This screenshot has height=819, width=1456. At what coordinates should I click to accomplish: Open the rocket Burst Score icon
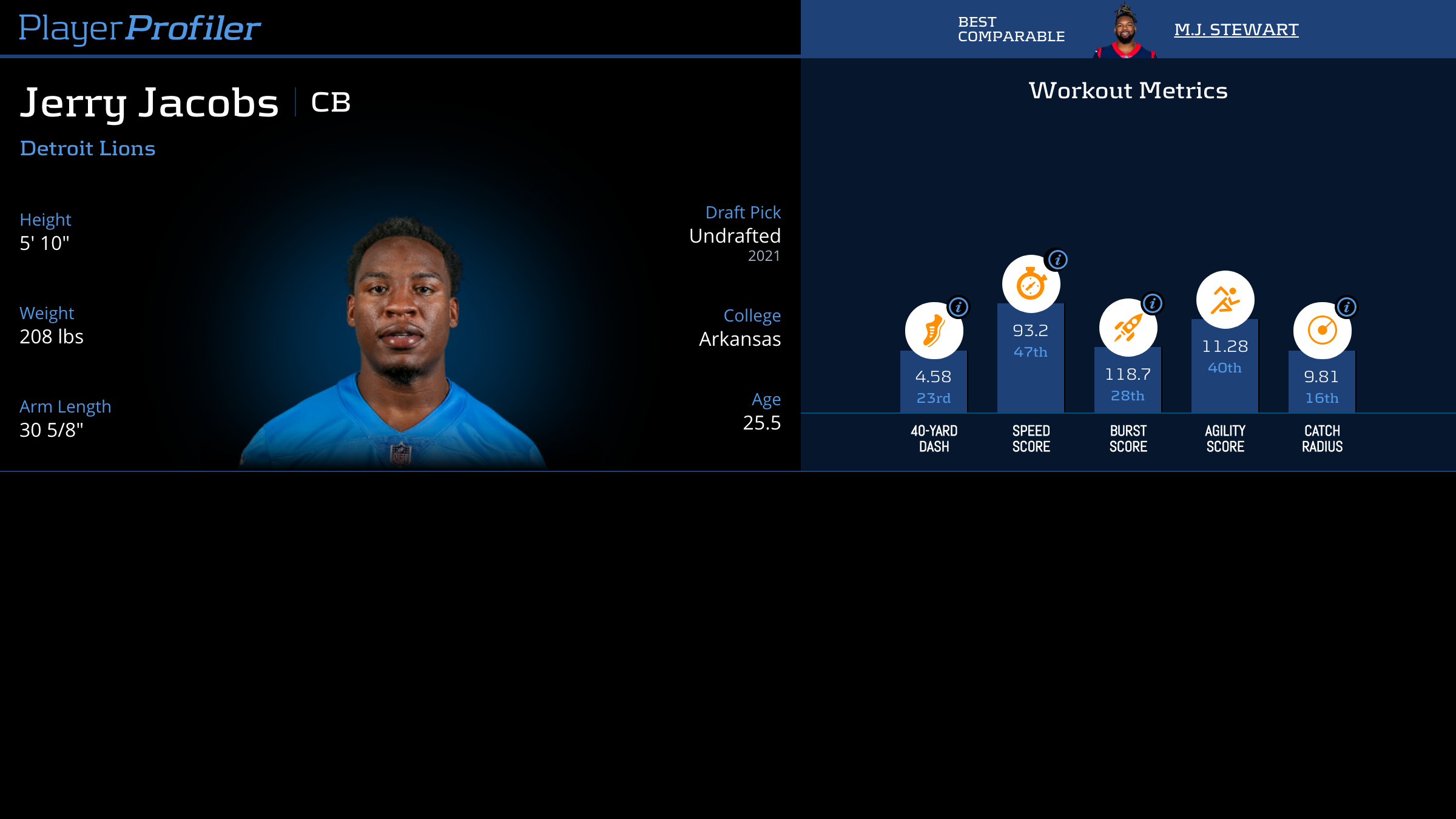click(1127, 328)
